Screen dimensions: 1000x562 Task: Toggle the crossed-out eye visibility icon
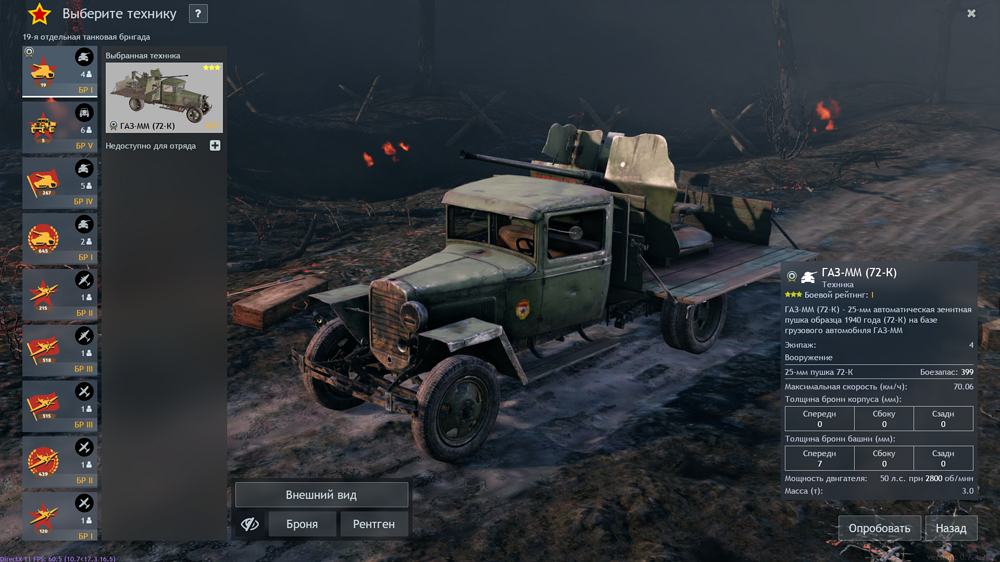(250, 524)
